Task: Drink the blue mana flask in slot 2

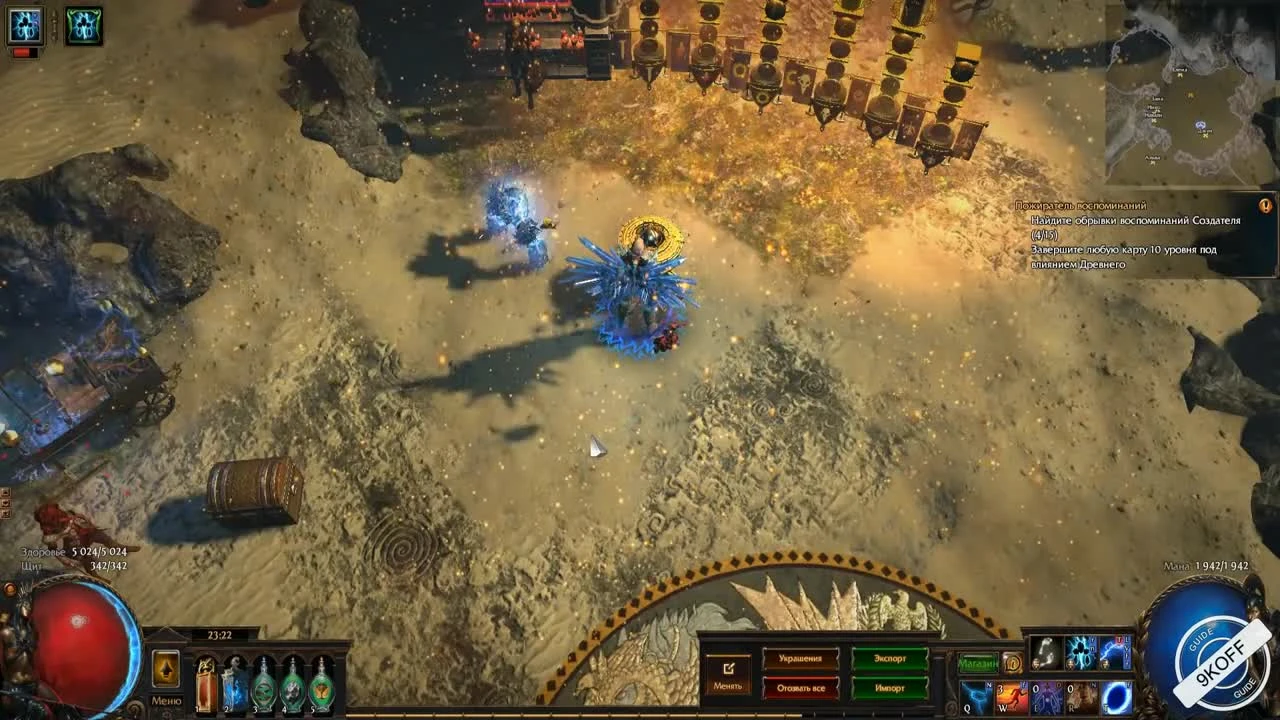Action: pyautogui.click(x=234, y=683)
